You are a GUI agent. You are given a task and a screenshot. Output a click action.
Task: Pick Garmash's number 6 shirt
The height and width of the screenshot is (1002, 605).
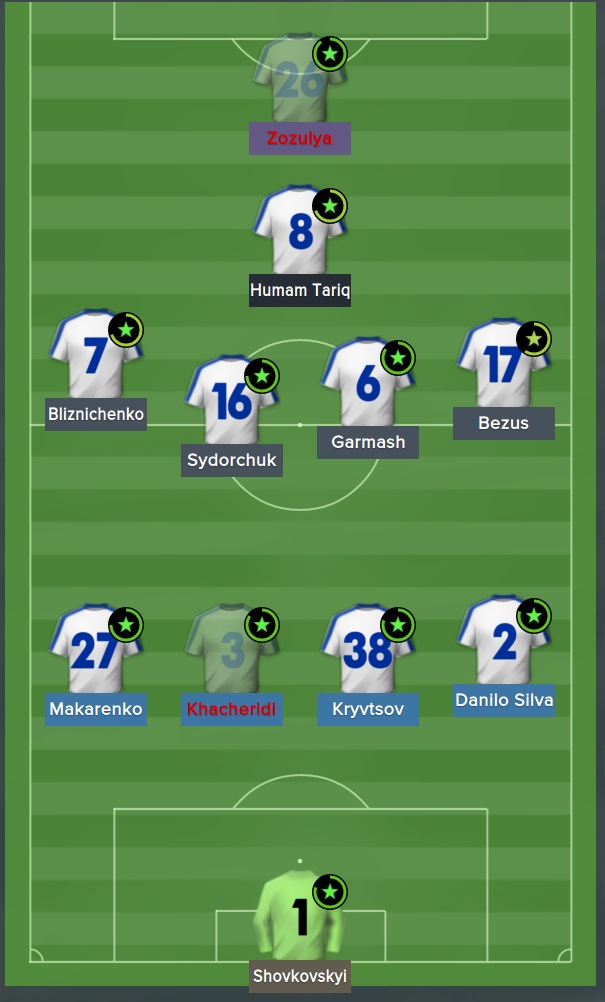pyautogui.click(x=367, y=382)
